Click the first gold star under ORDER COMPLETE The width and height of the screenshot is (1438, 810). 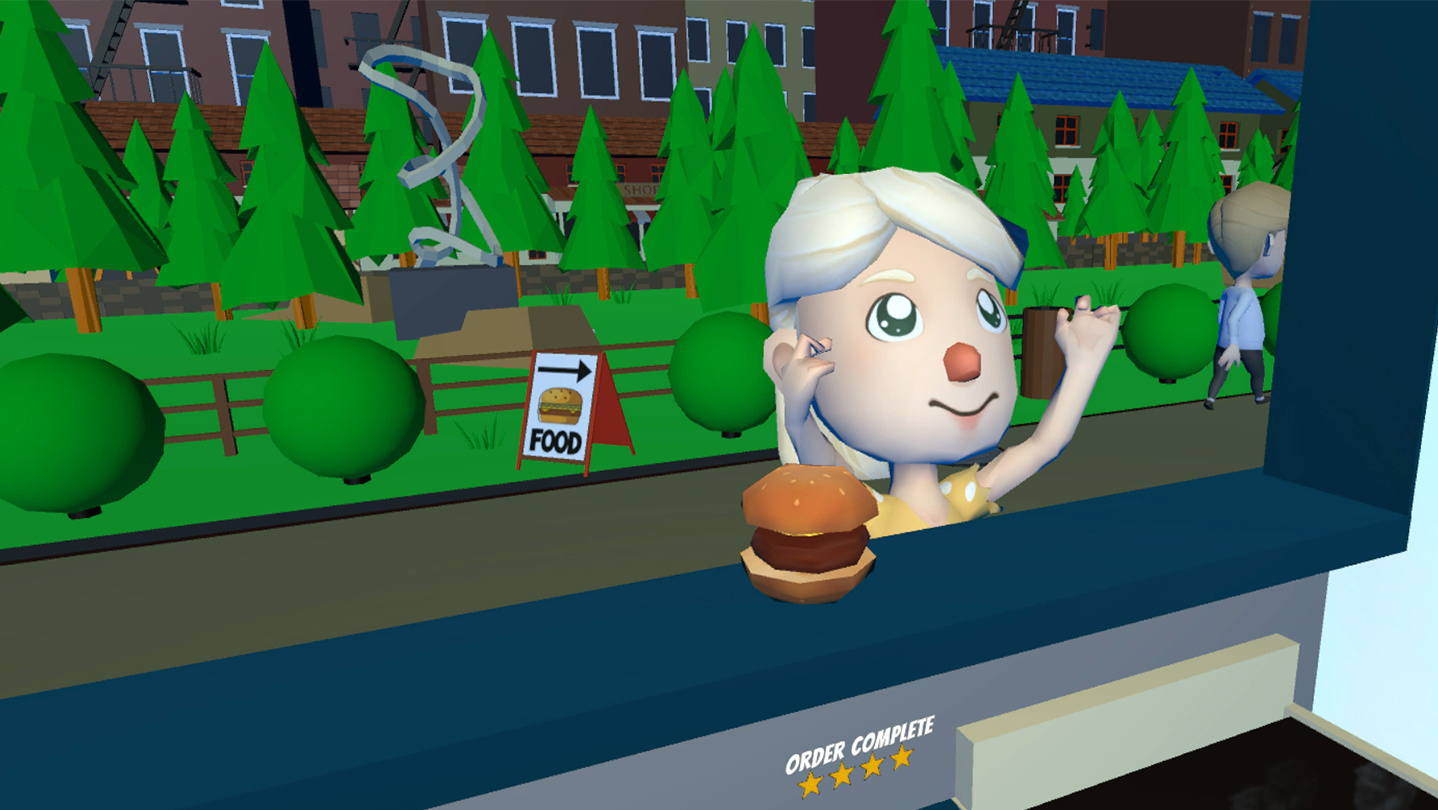(810, 783)
